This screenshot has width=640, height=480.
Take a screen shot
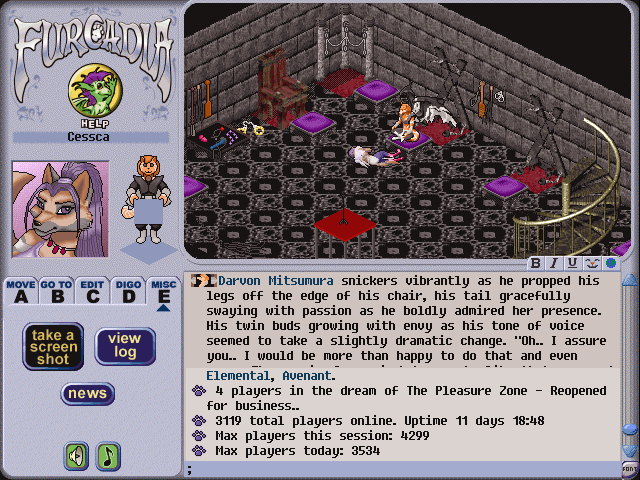[x=52, y=346]
